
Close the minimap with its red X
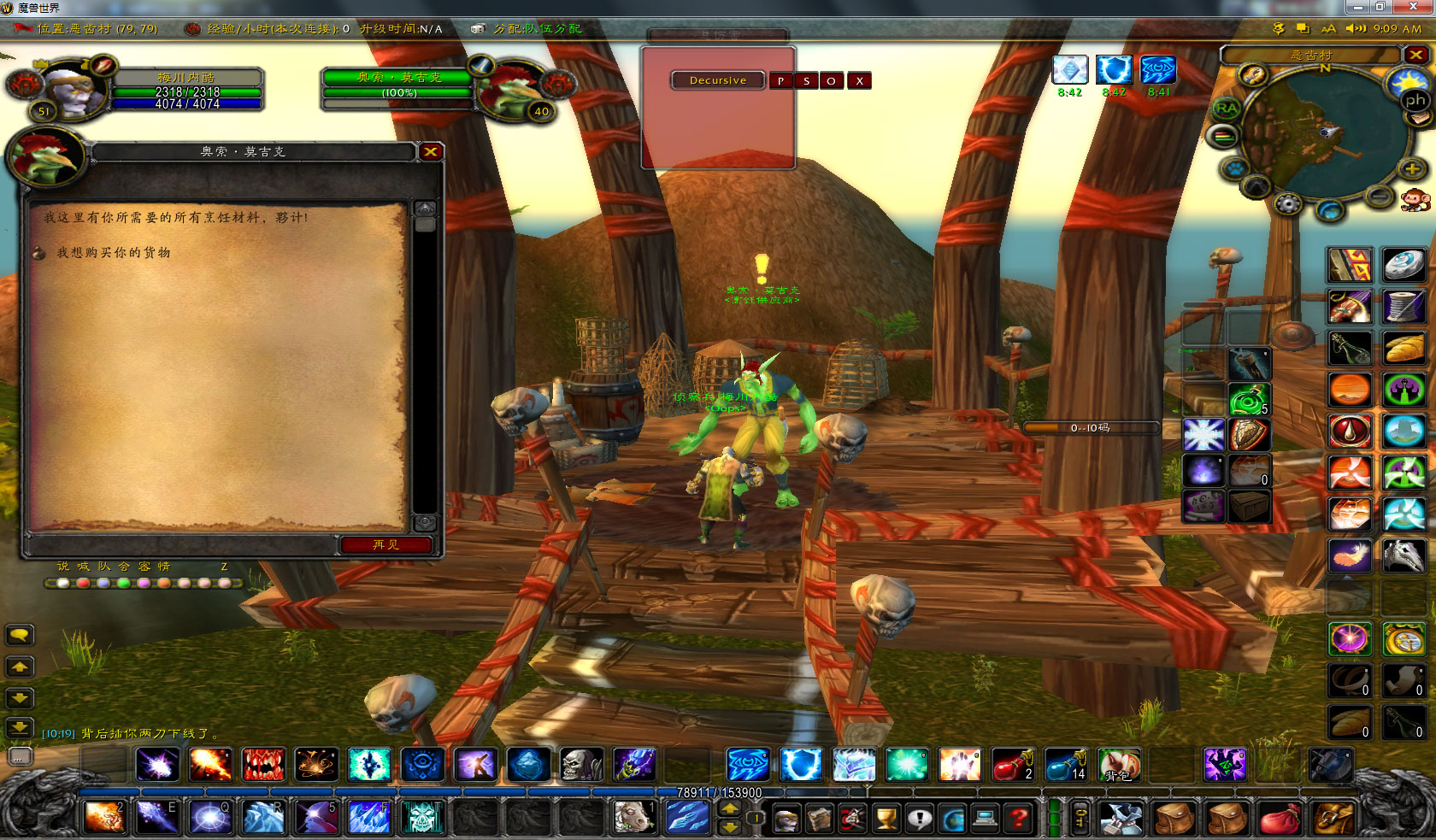[x=1416, y=55]
